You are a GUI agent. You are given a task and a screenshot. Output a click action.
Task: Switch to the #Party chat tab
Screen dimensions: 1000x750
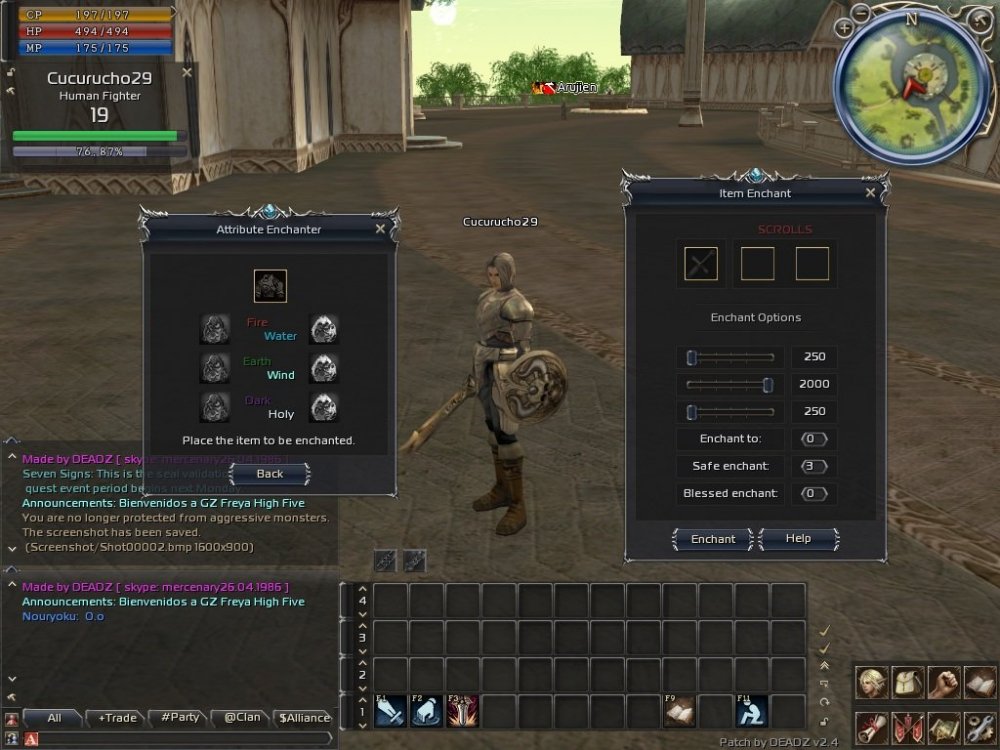tap(176, 717)
